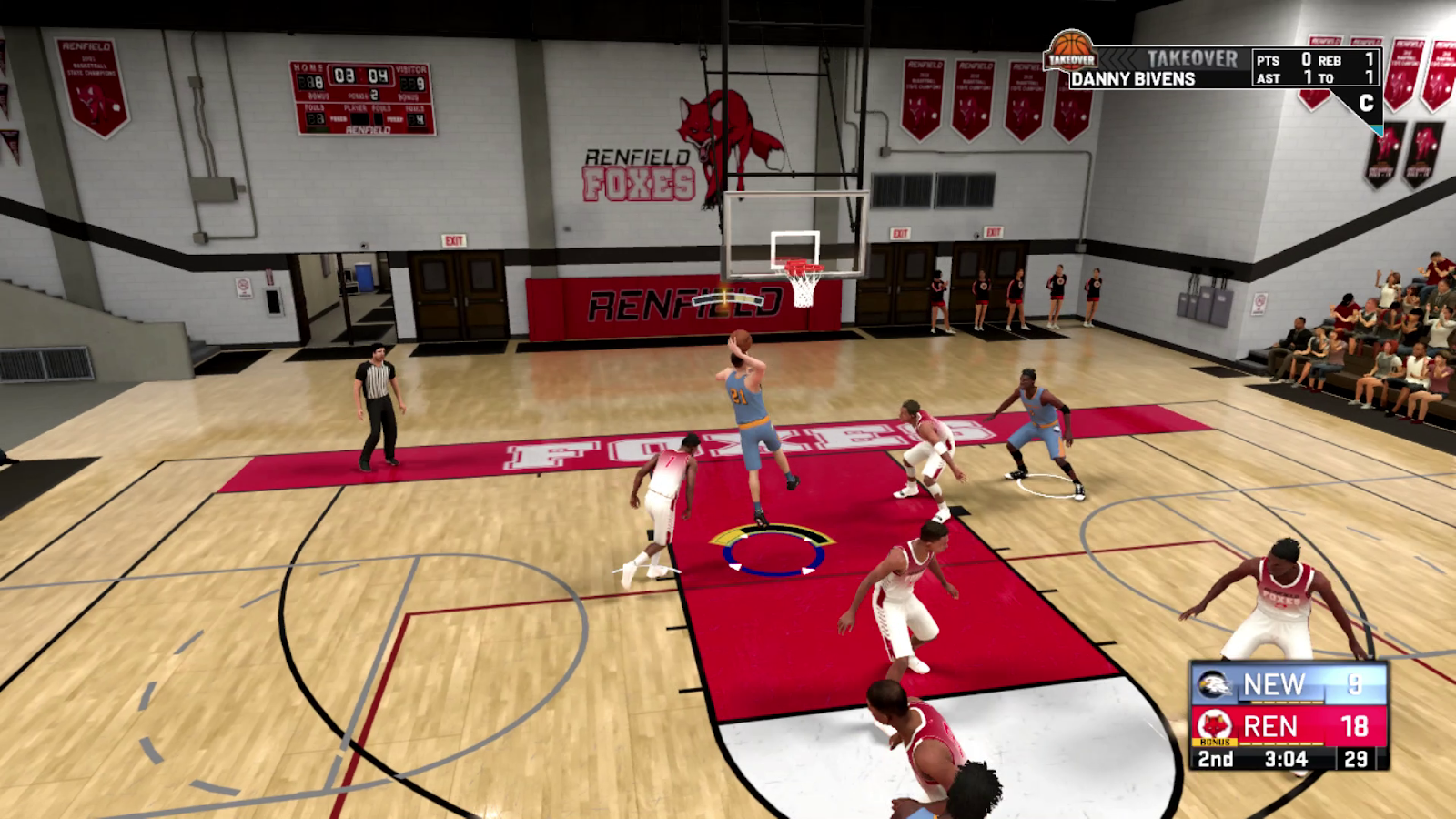
Task: Toggle the REN team timeout bar indicators
Action: click(1282, 743)
